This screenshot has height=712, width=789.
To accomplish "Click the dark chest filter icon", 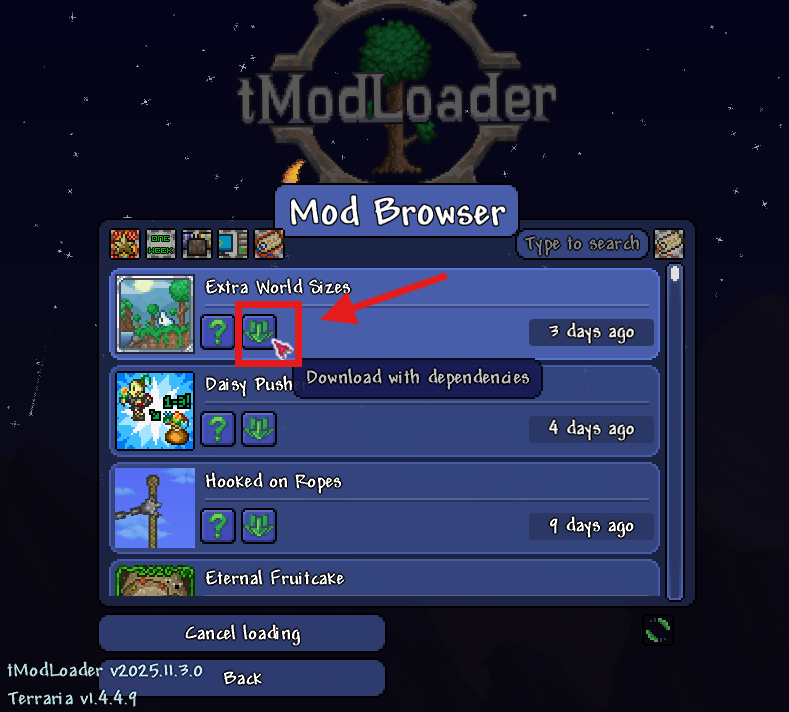I will [196, 244].
